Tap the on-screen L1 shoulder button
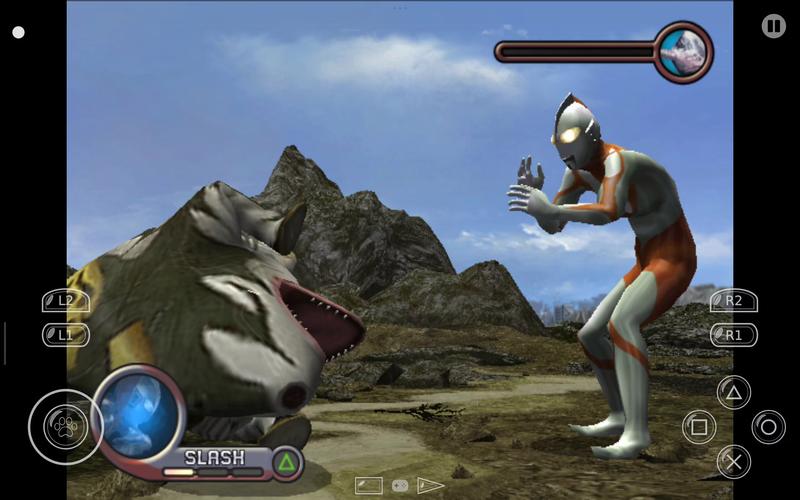This screenshot has height=500, width=800. (65, 334)
